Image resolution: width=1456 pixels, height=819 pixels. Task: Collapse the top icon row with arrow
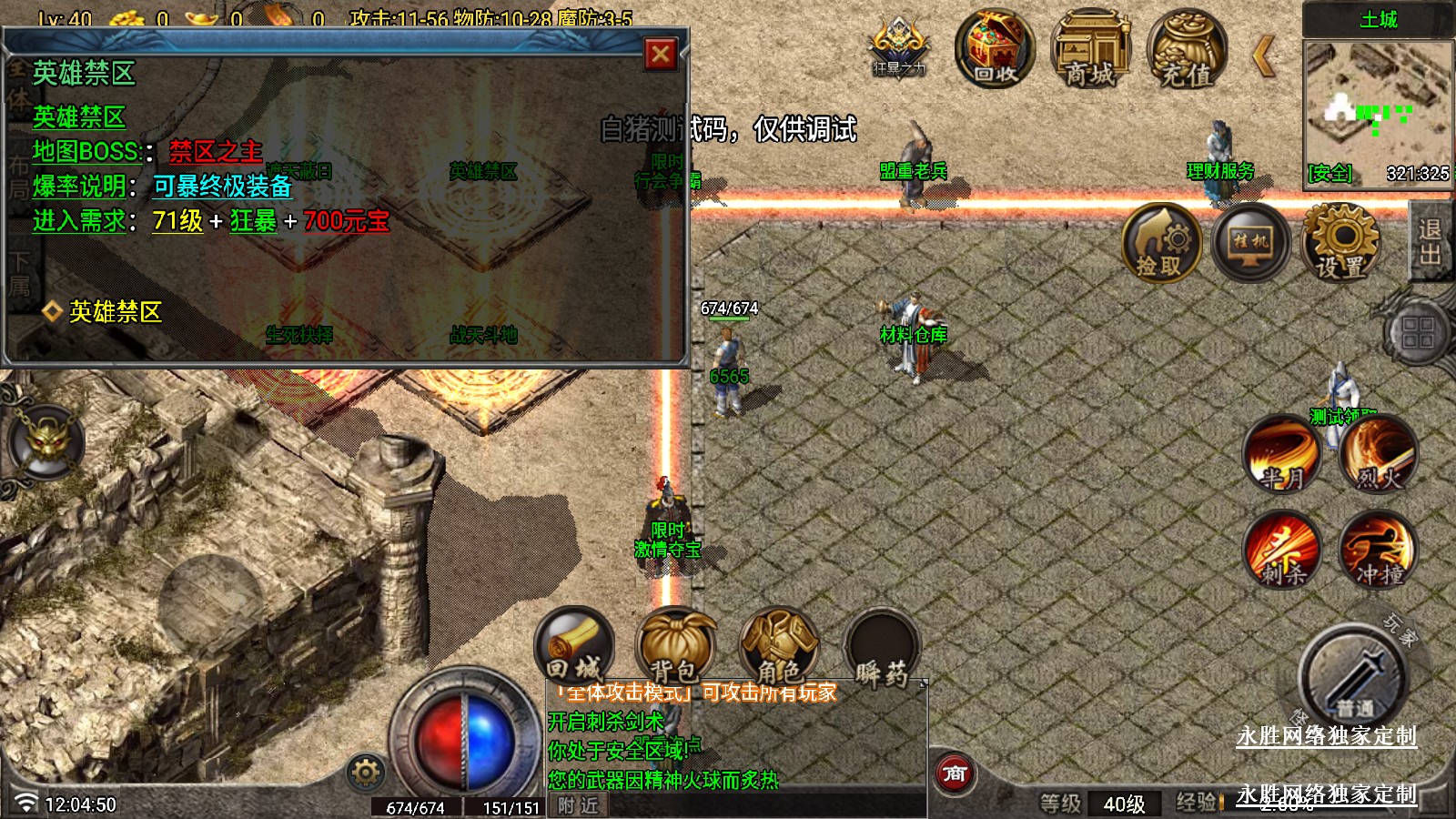[x=1263, y=56]
